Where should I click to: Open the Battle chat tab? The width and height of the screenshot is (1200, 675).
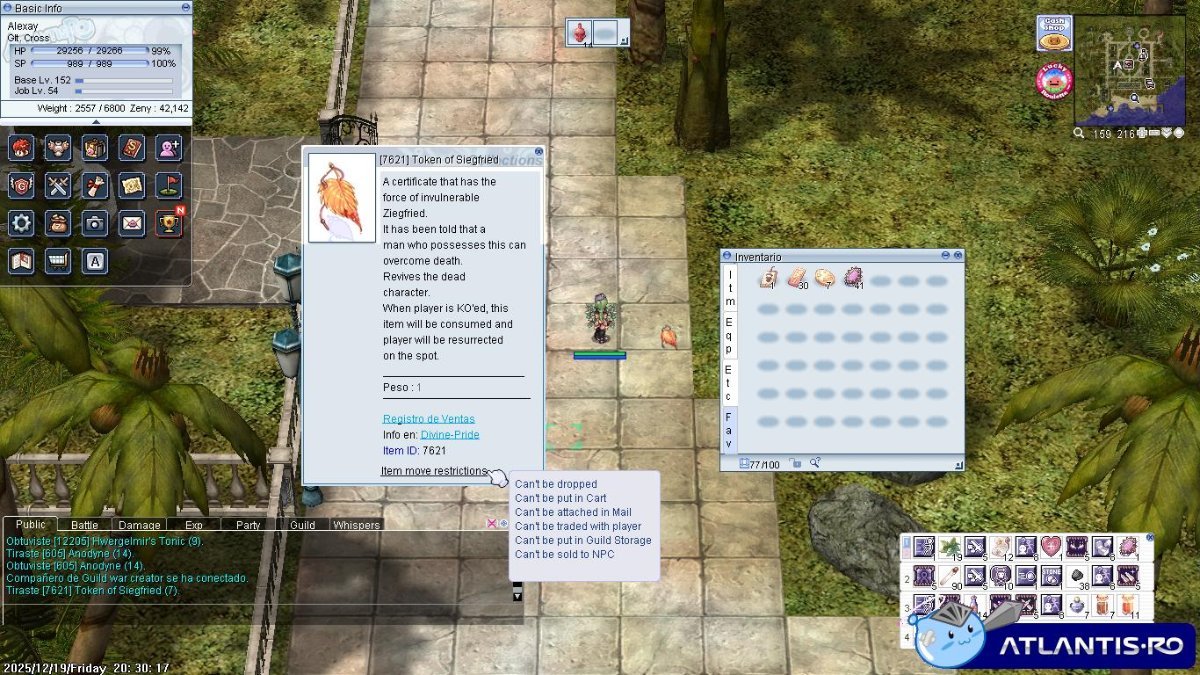click(x=85, y=525)
